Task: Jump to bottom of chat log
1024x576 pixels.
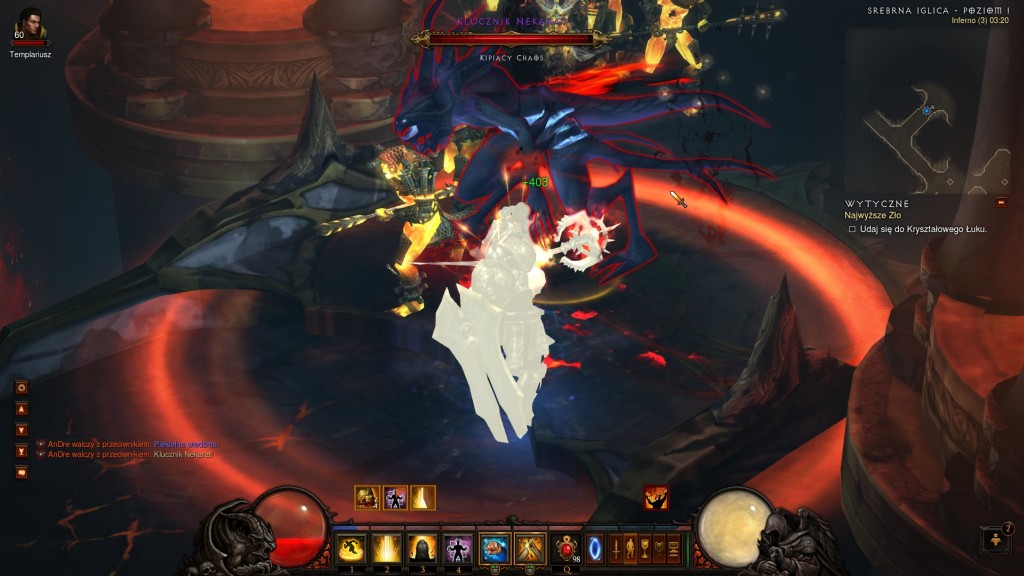Action: tap(21, 451)
